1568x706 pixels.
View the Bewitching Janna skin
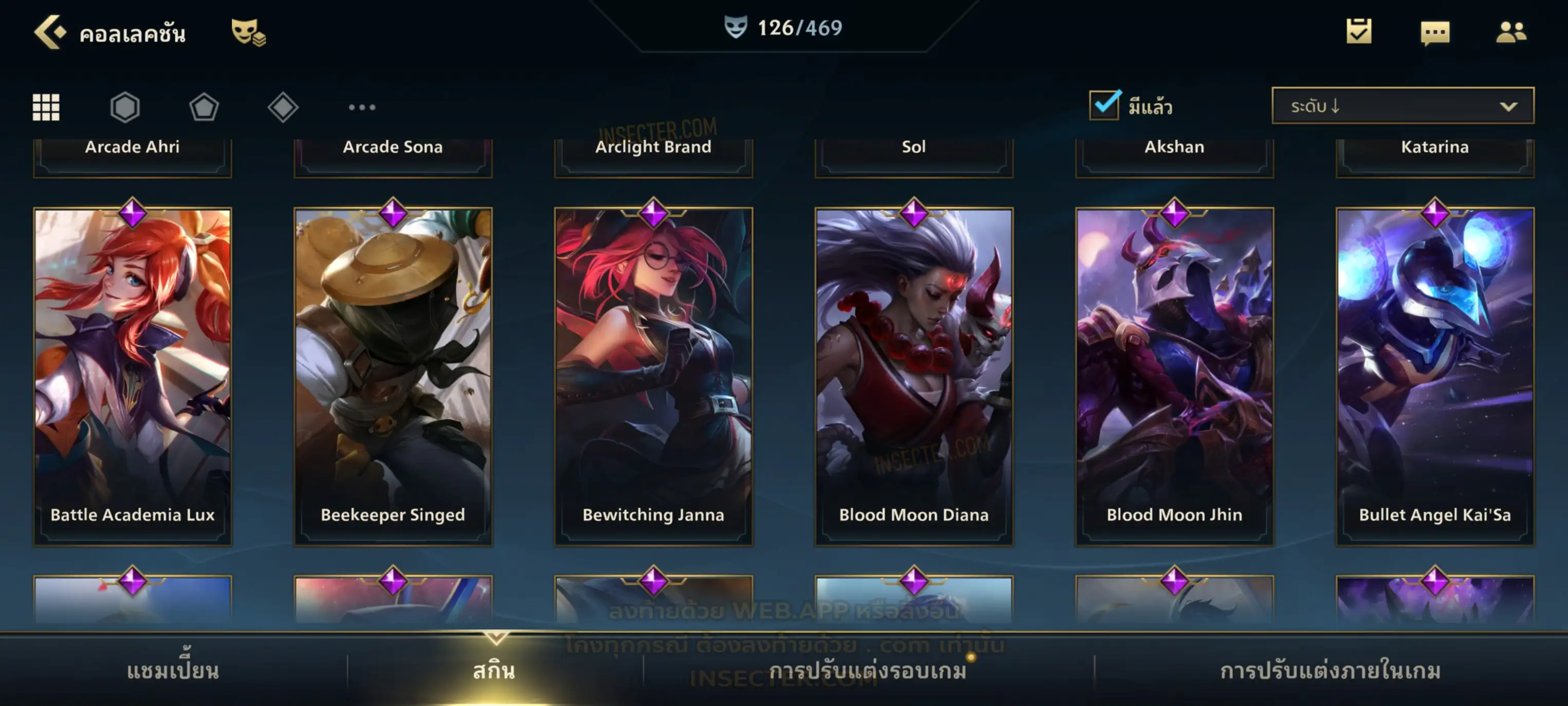pyautogui.click(x=653, y=376)
